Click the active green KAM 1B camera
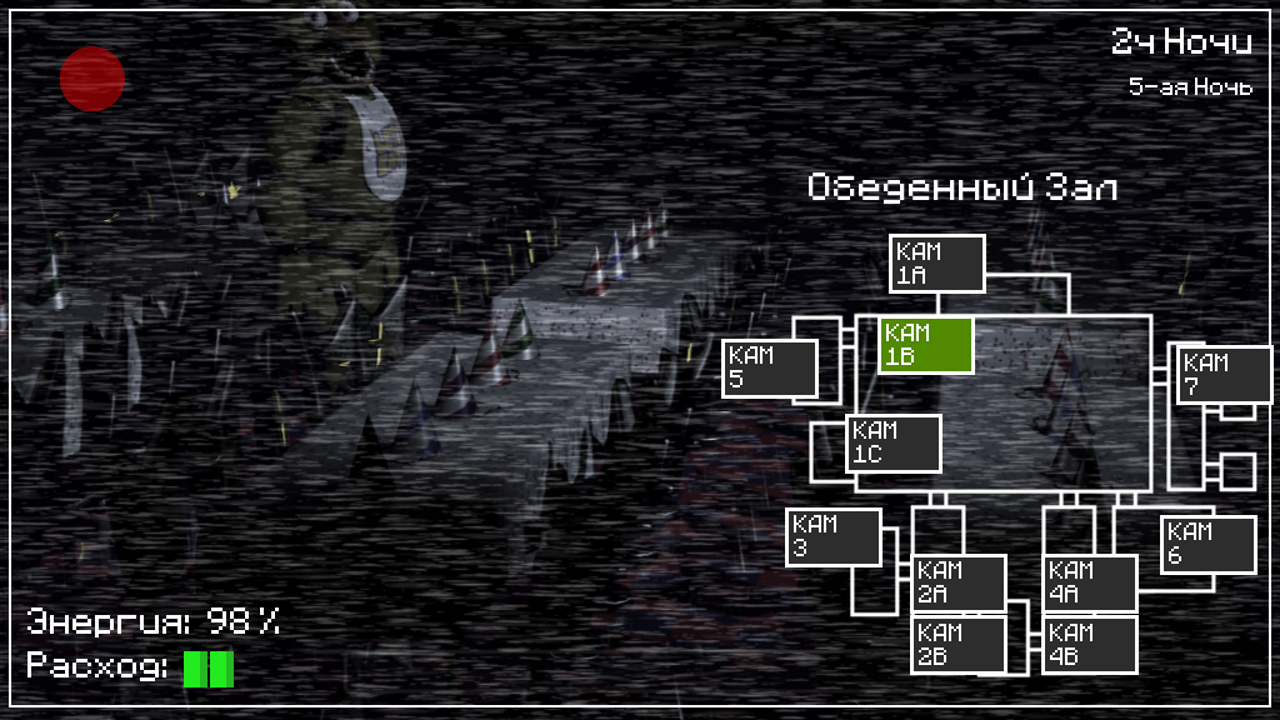This screenshot has width=1280, height=720. click(x=927, y=344)
